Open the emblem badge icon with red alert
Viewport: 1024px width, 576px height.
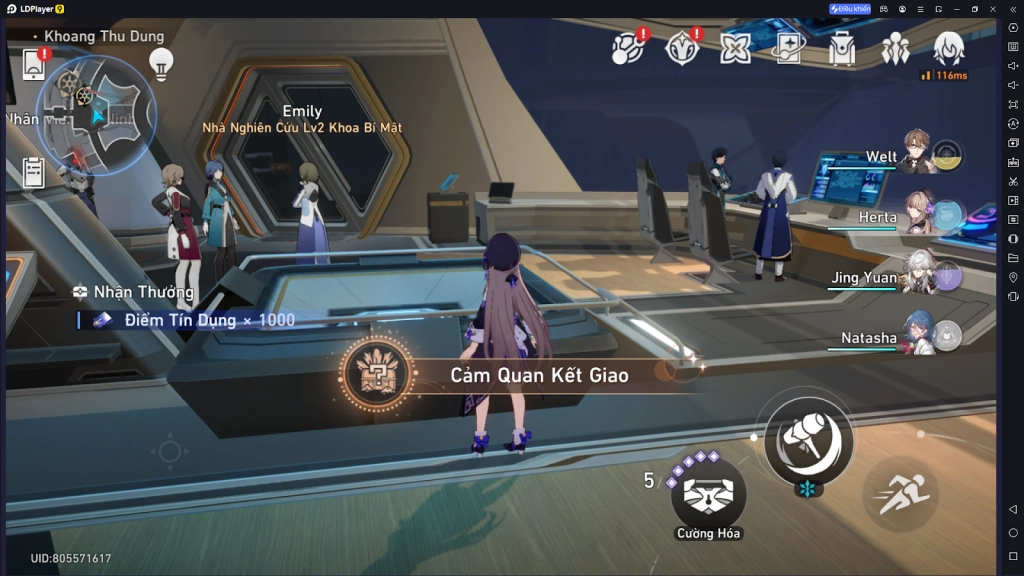coord(682,47)
